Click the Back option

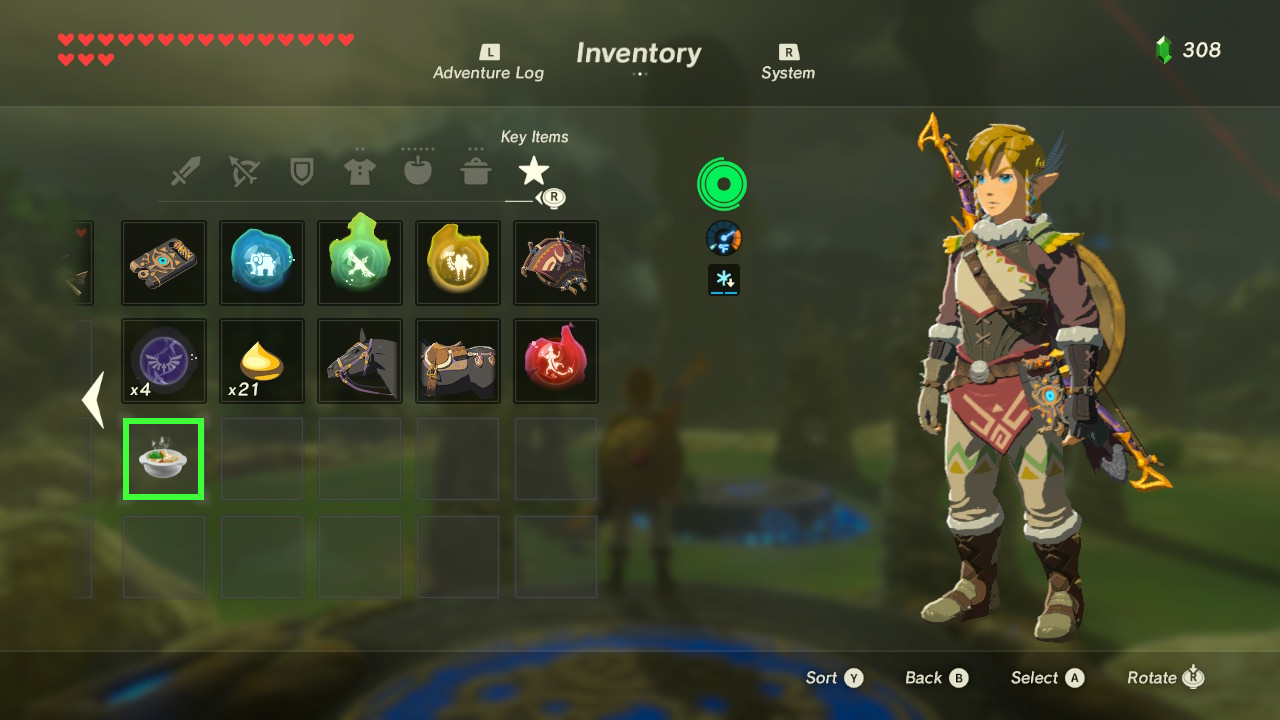936,678
